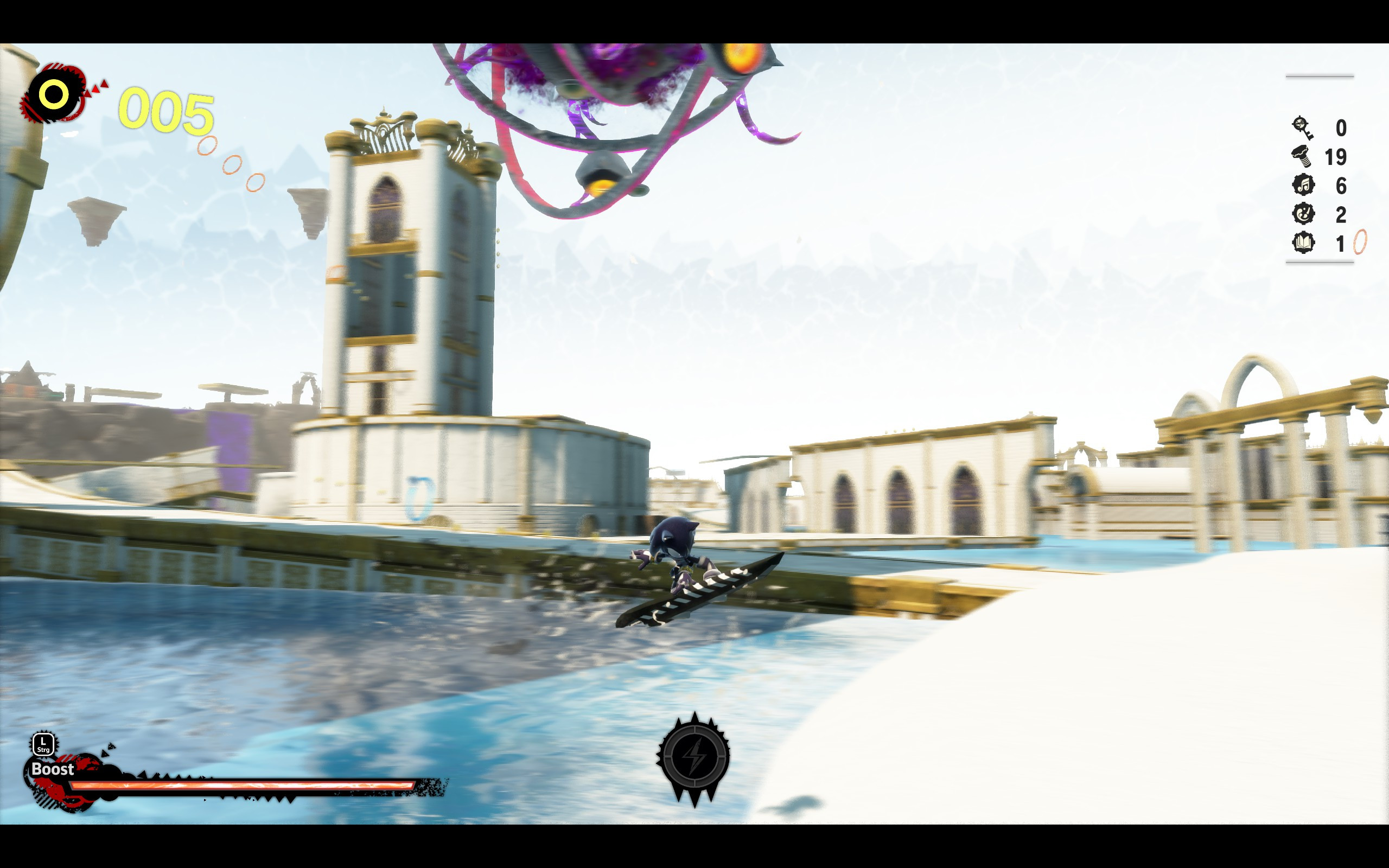Expand the ability wheel at bottom center
The height and width of the screenshot is (868, 1389).
[695, 757]
